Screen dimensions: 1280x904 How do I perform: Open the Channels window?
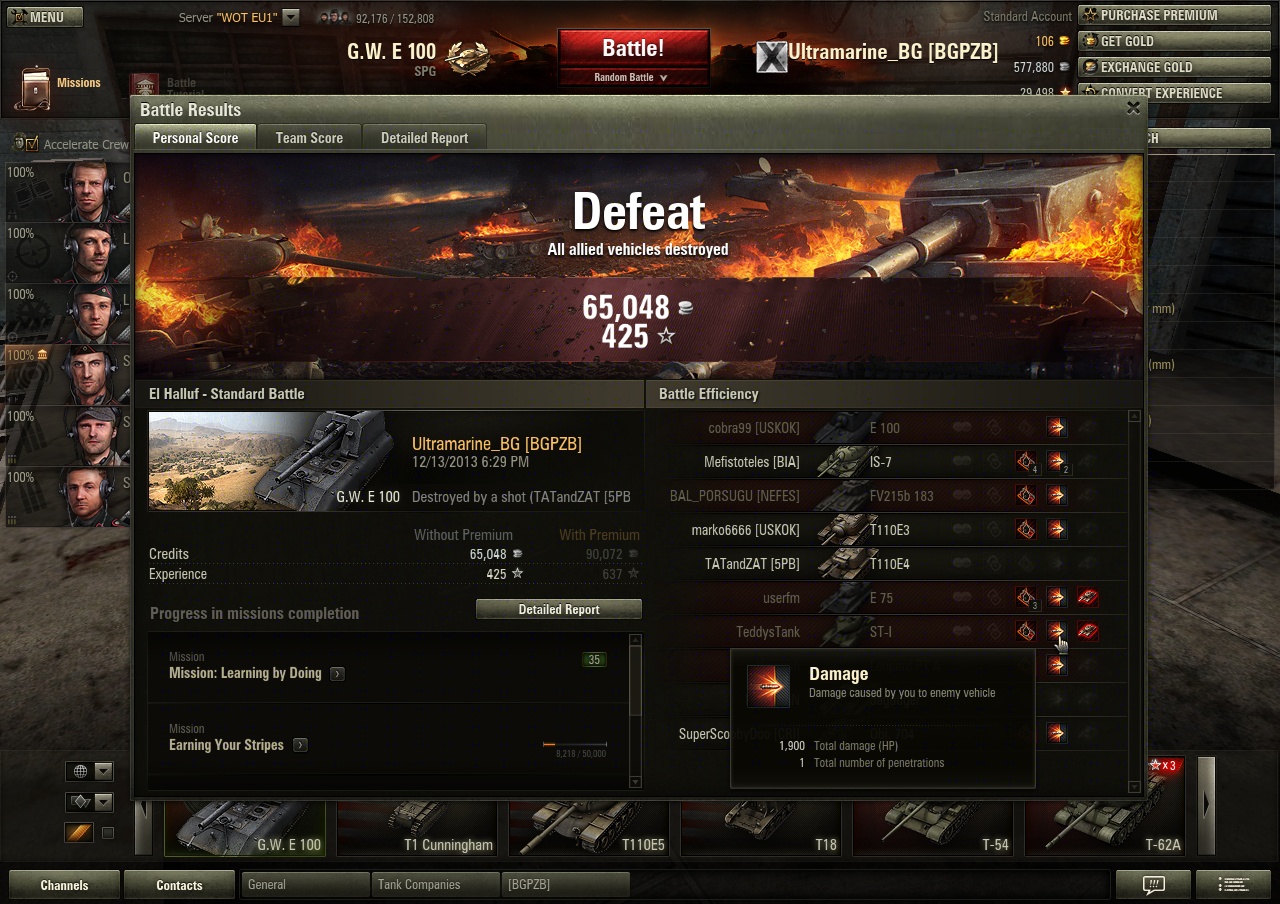tap(64, 885)
